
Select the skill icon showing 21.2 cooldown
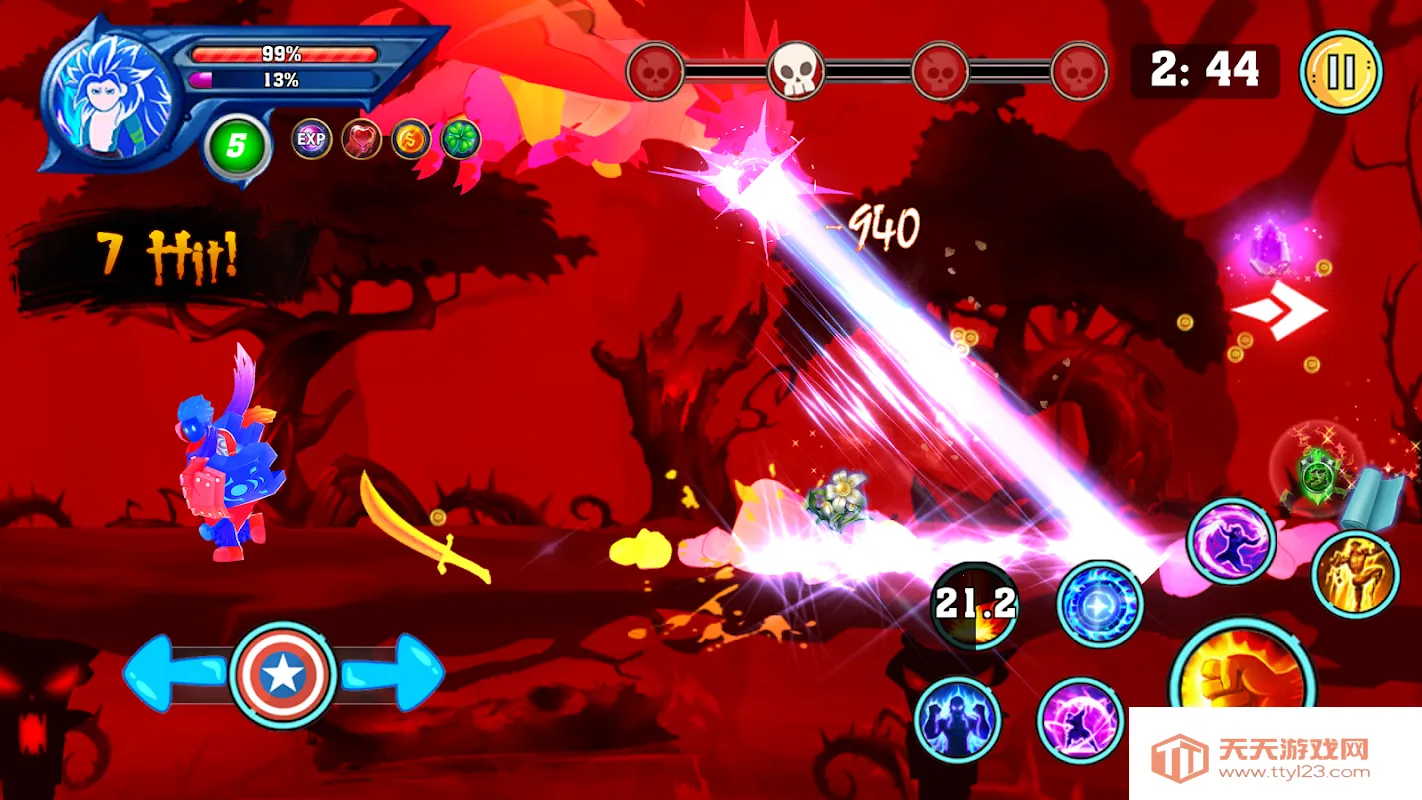click(x=975, y=605)
